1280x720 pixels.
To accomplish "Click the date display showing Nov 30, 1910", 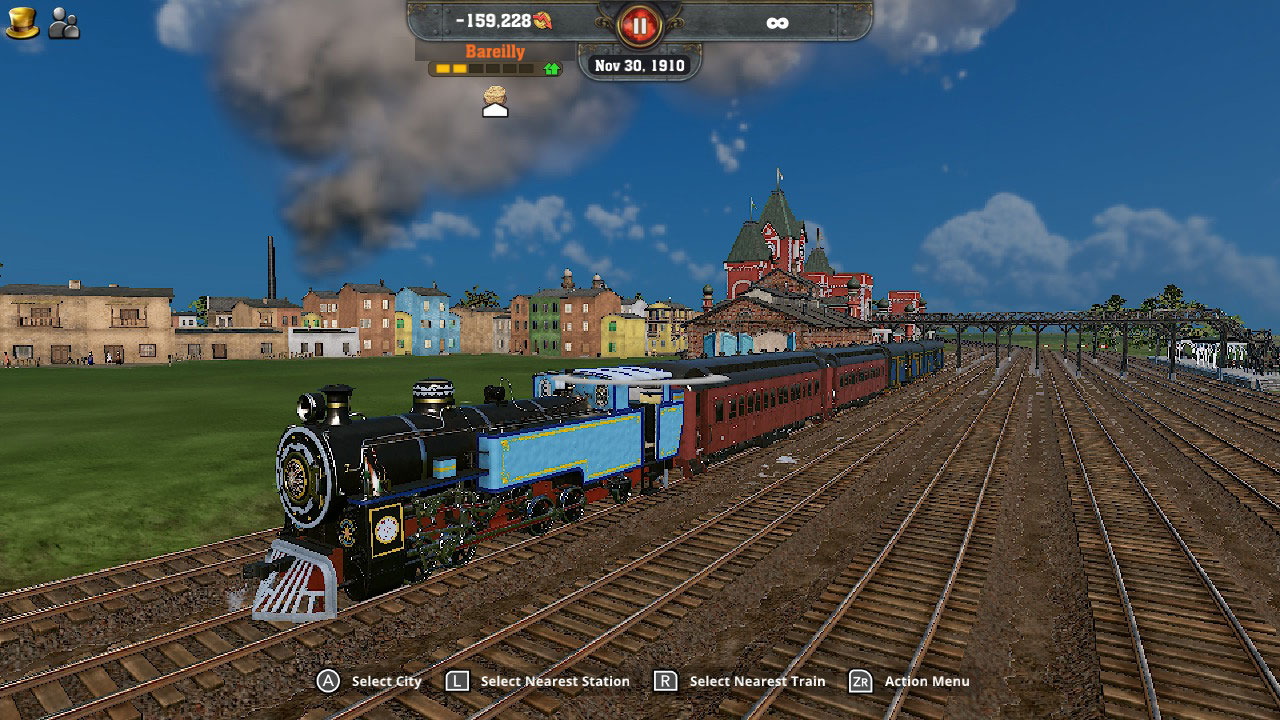I will tap(638, 65).
